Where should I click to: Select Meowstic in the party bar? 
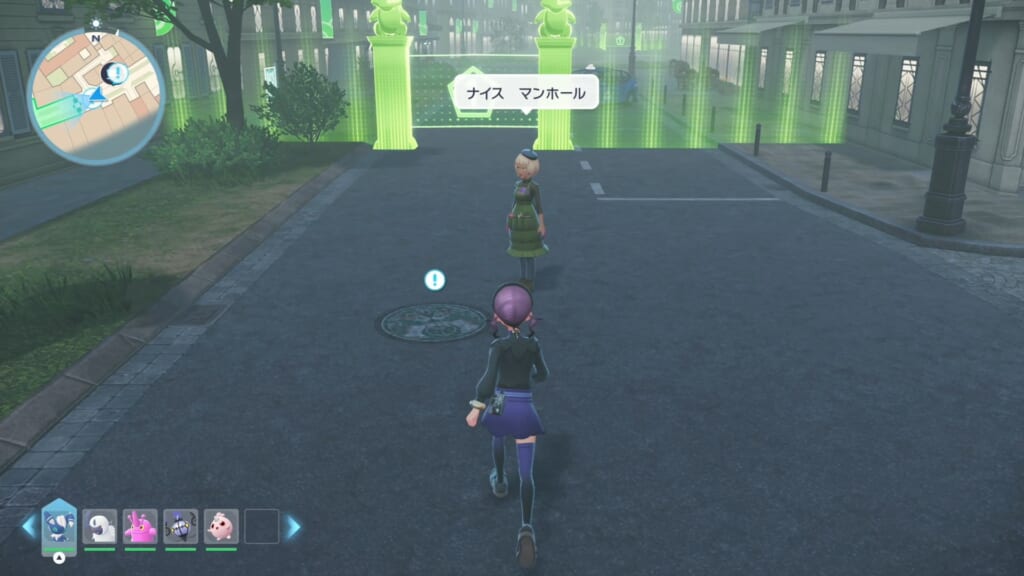59,526
